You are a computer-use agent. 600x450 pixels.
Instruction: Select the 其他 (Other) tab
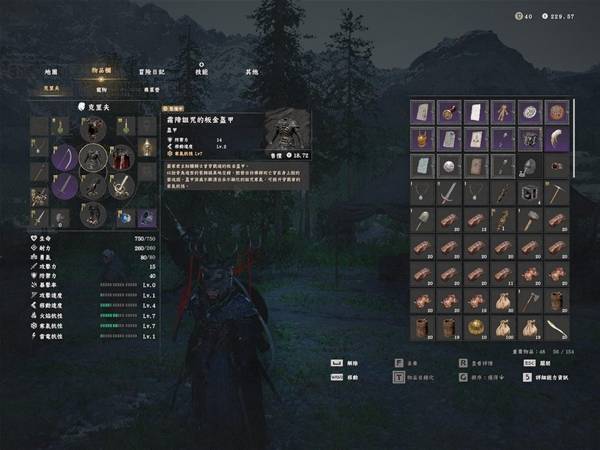250,72
